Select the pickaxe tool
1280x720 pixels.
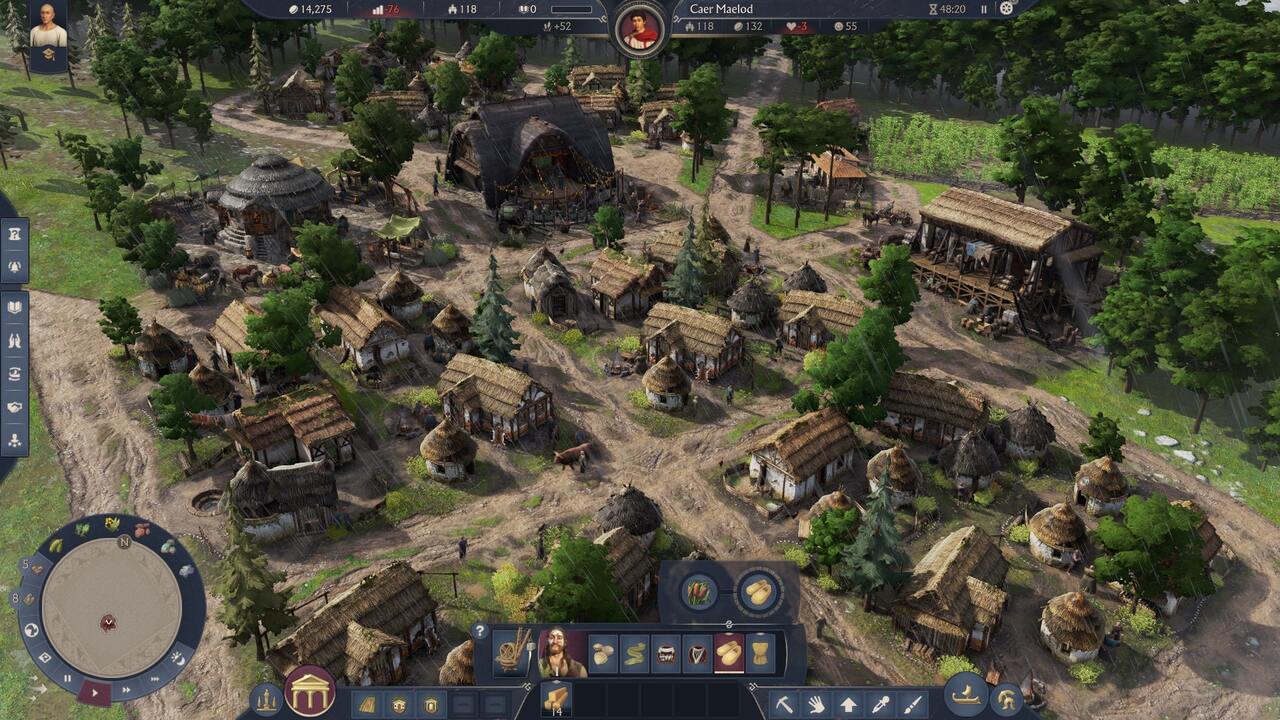click(784, 704)
